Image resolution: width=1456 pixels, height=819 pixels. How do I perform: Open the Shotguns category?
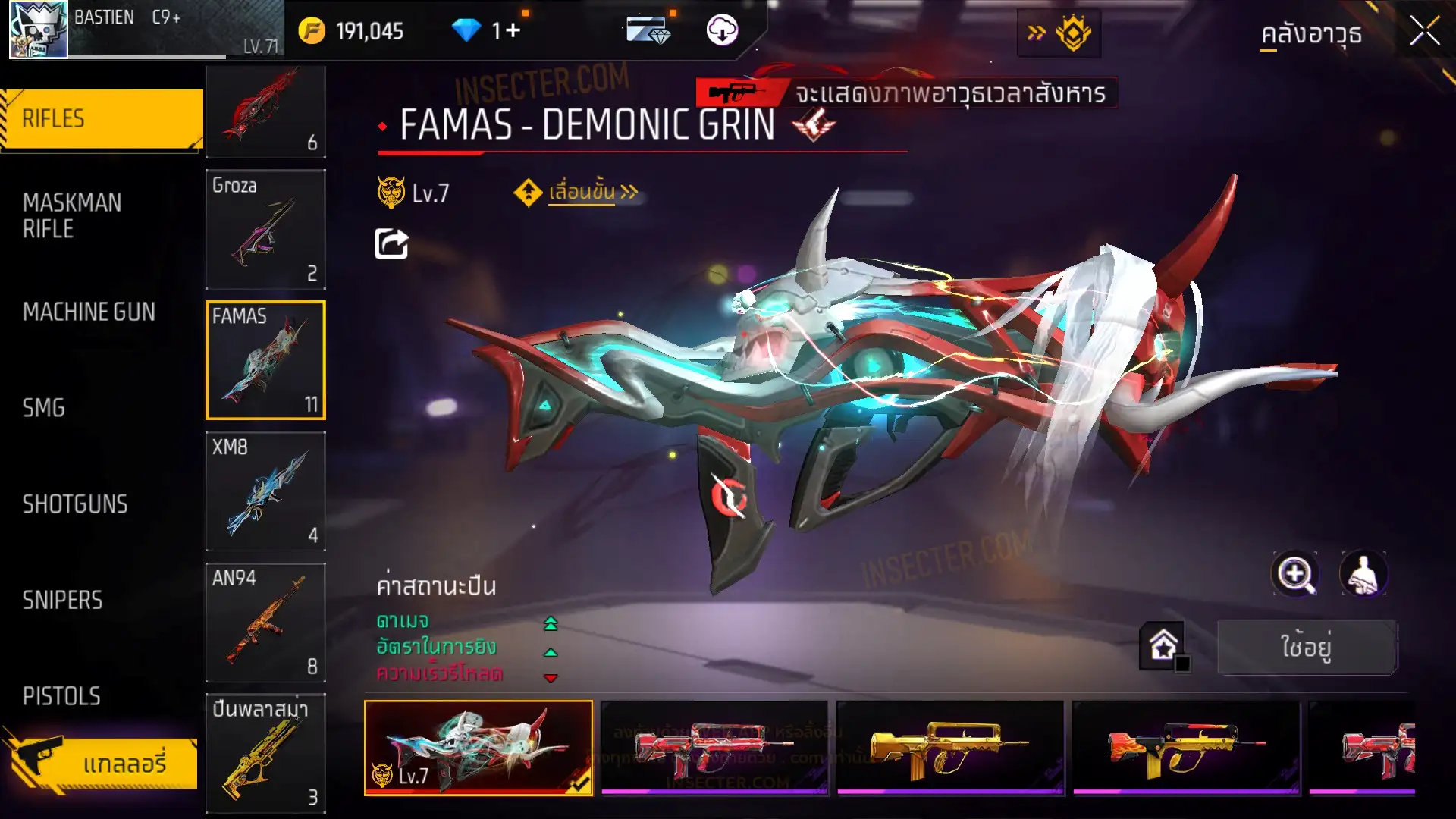tap(75, 504)
